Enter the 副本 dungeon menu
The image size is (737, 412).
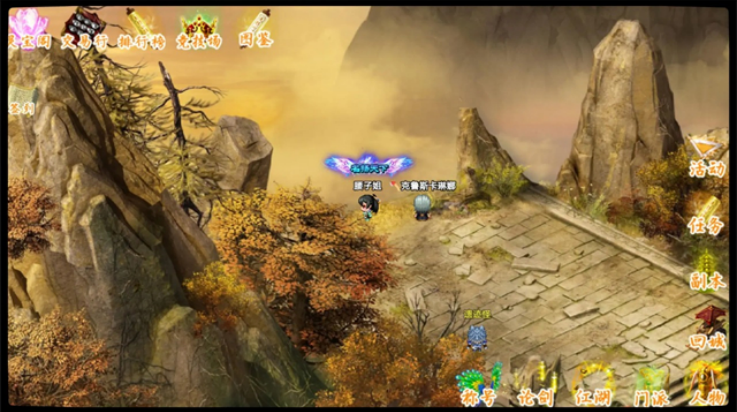[707, 270]
